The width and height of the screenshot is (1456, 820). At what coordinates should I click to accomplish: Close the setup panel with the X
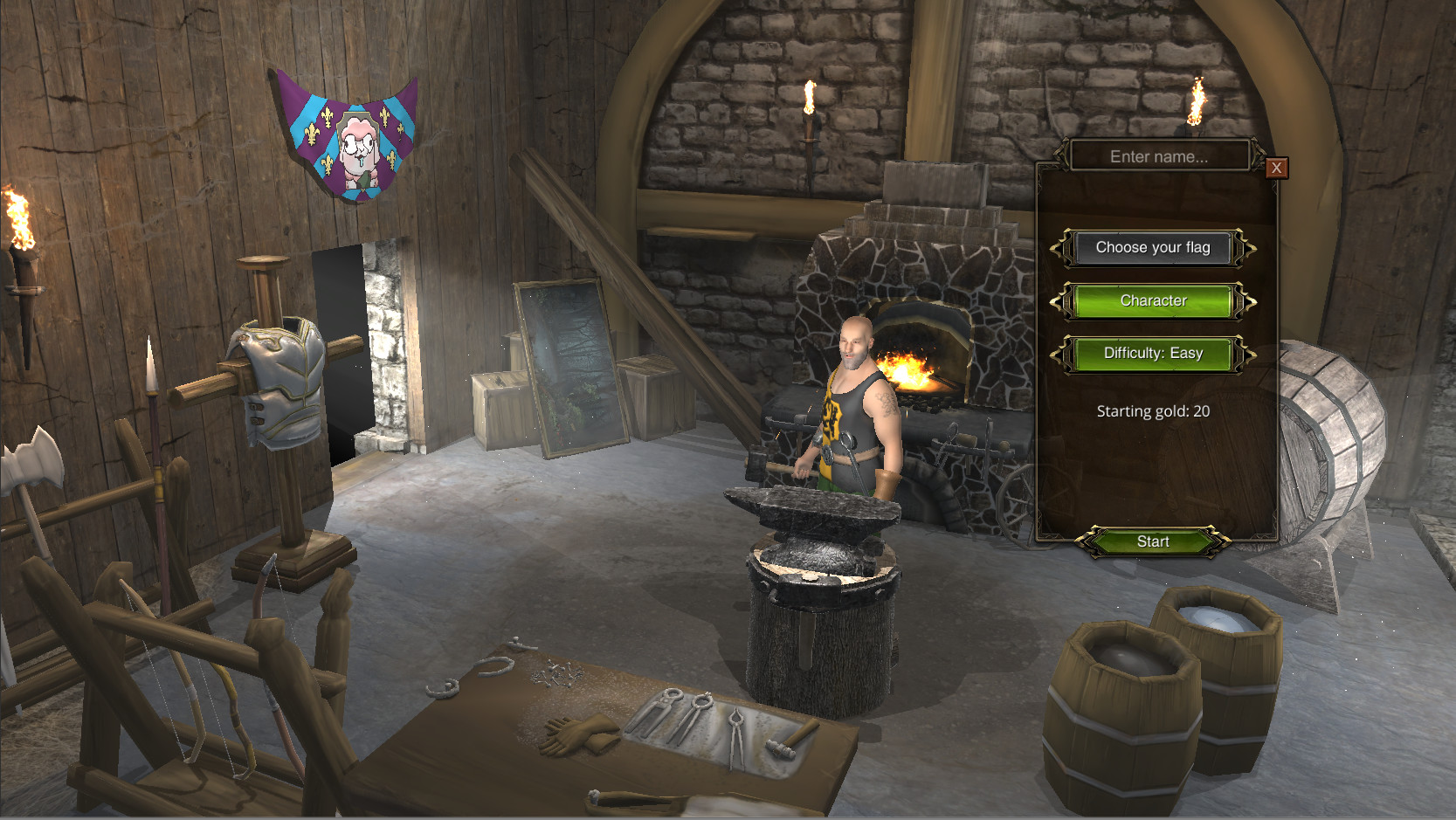click(1276, 168)
